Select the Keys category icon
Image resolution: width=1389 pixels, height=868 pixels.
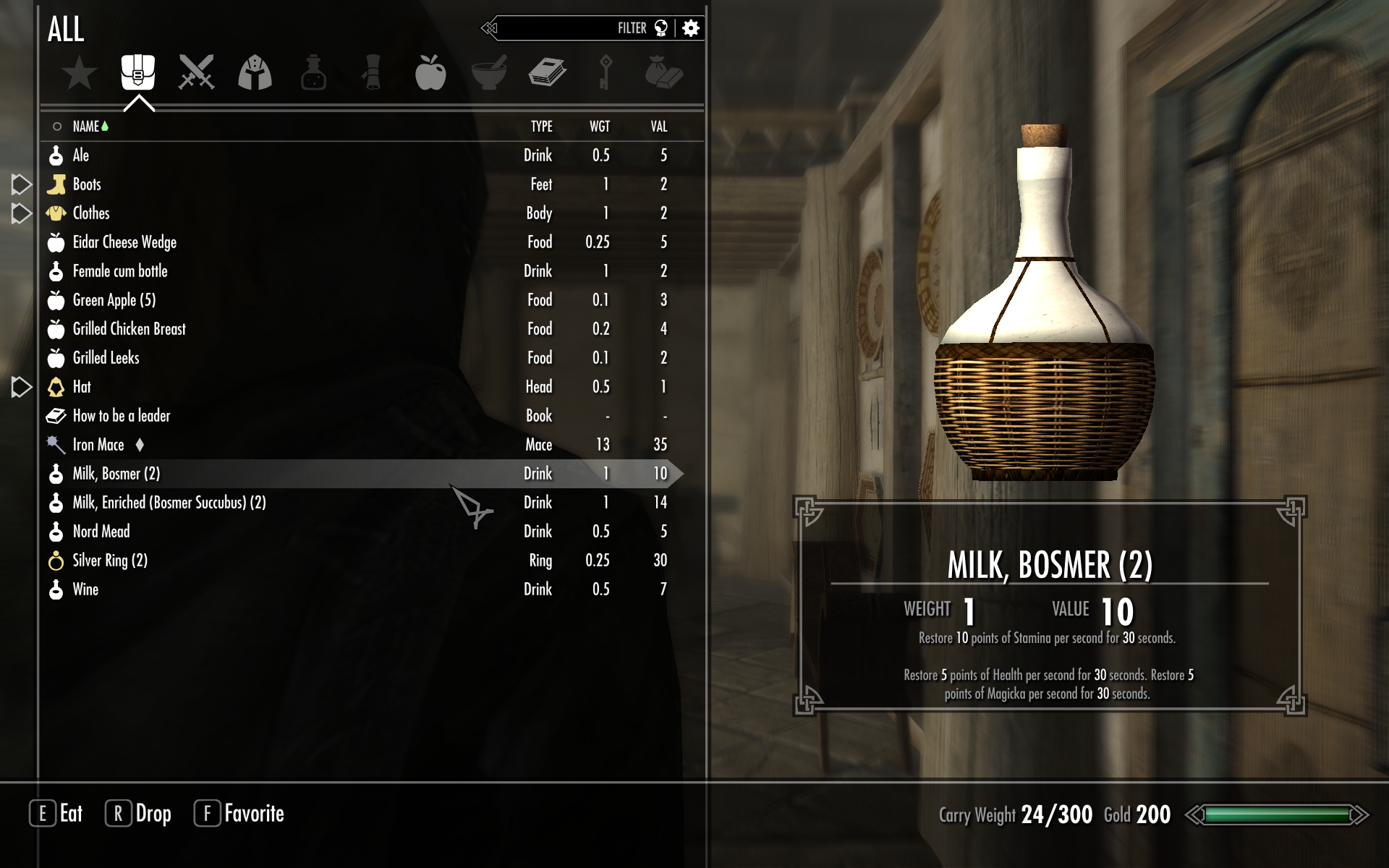[606, 72]
